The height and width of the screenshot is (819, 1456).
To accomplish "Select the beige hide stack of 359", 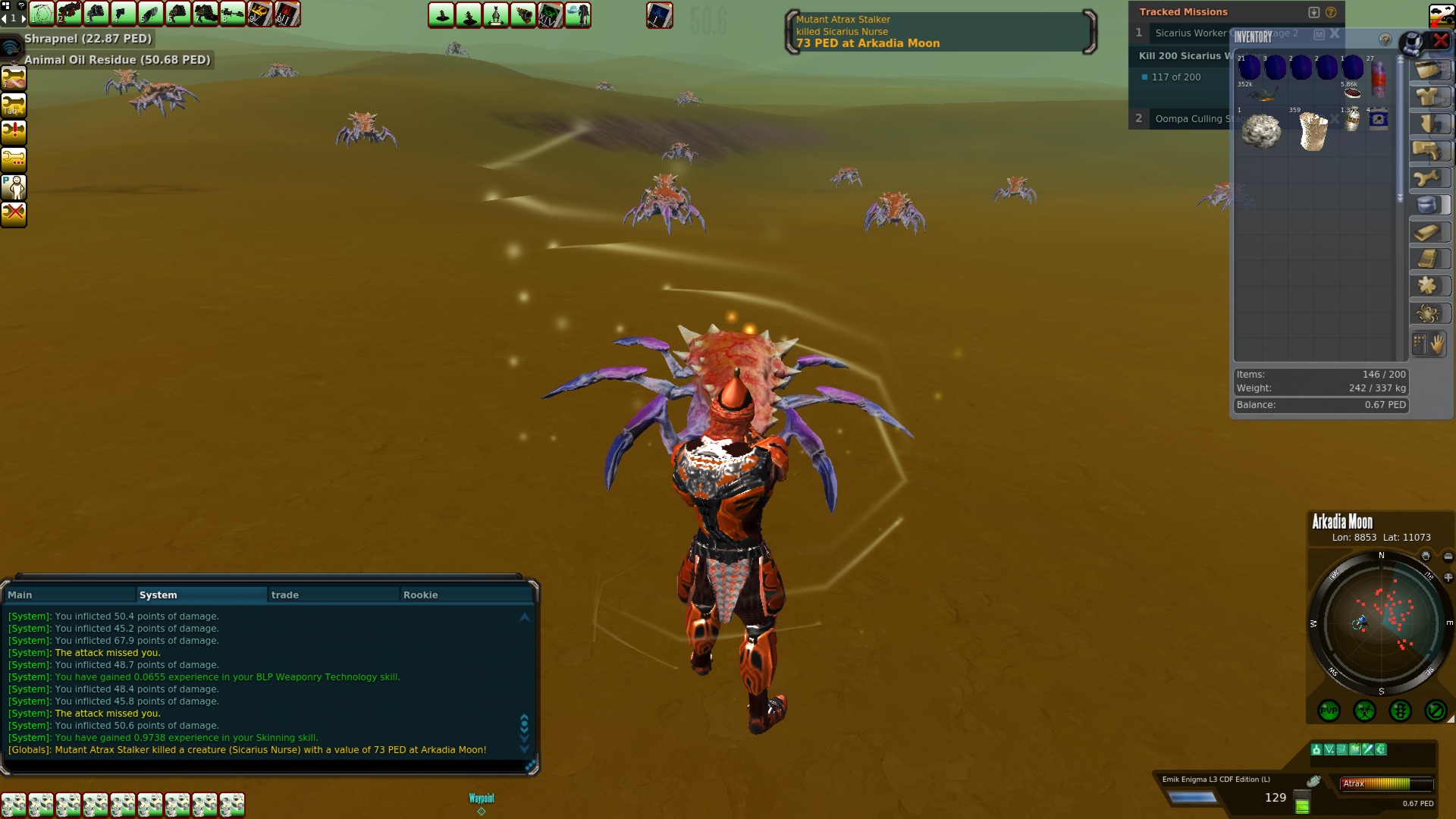I will tap(1313, 131).
